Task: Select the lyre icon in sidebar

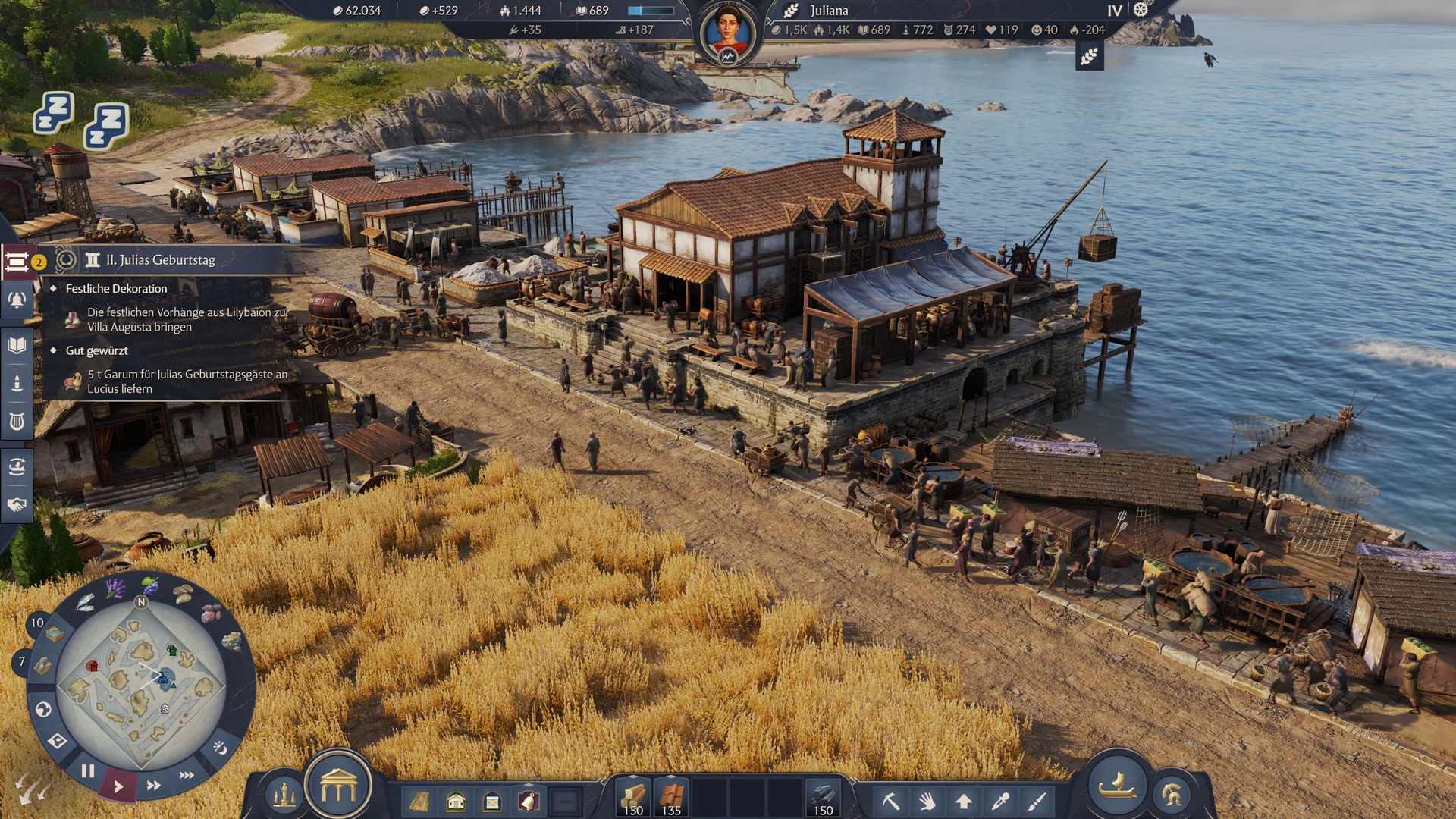Action: point(17,421)
